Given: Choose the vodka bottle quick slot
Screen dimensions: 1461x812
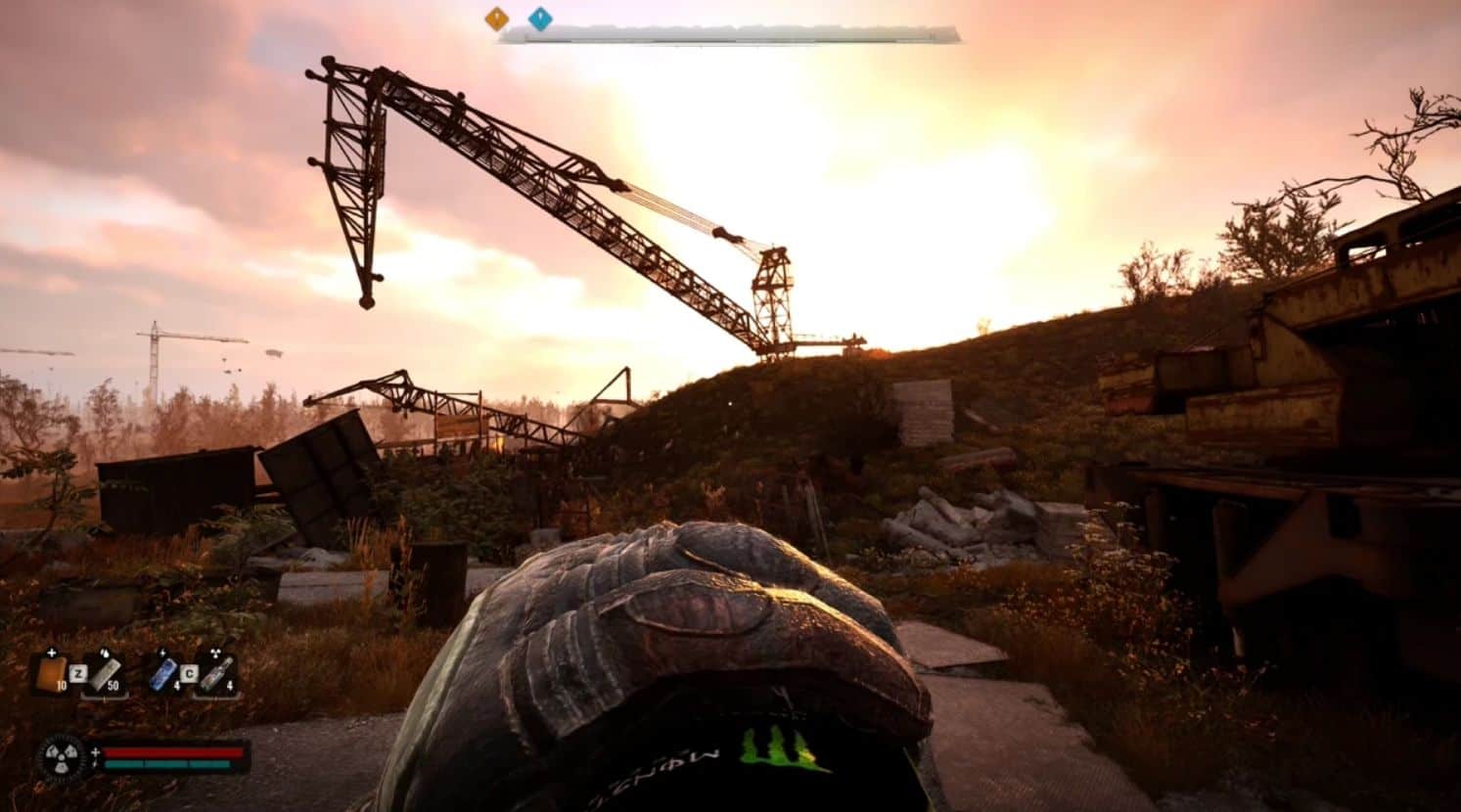Looking at the screenshot, I should pyautogui.click(x=218, y=672).
